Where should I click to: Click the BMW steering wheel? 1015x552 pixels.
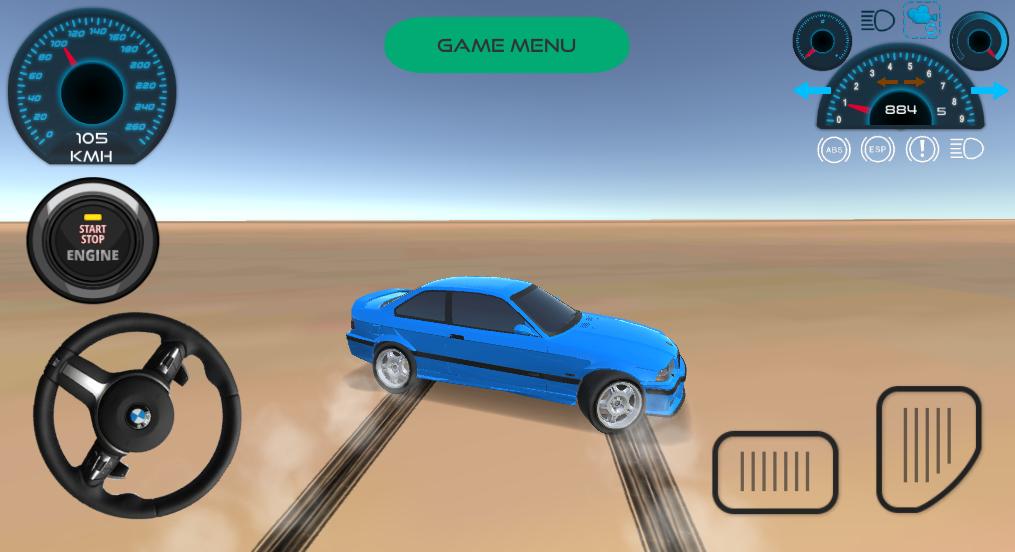137,415
